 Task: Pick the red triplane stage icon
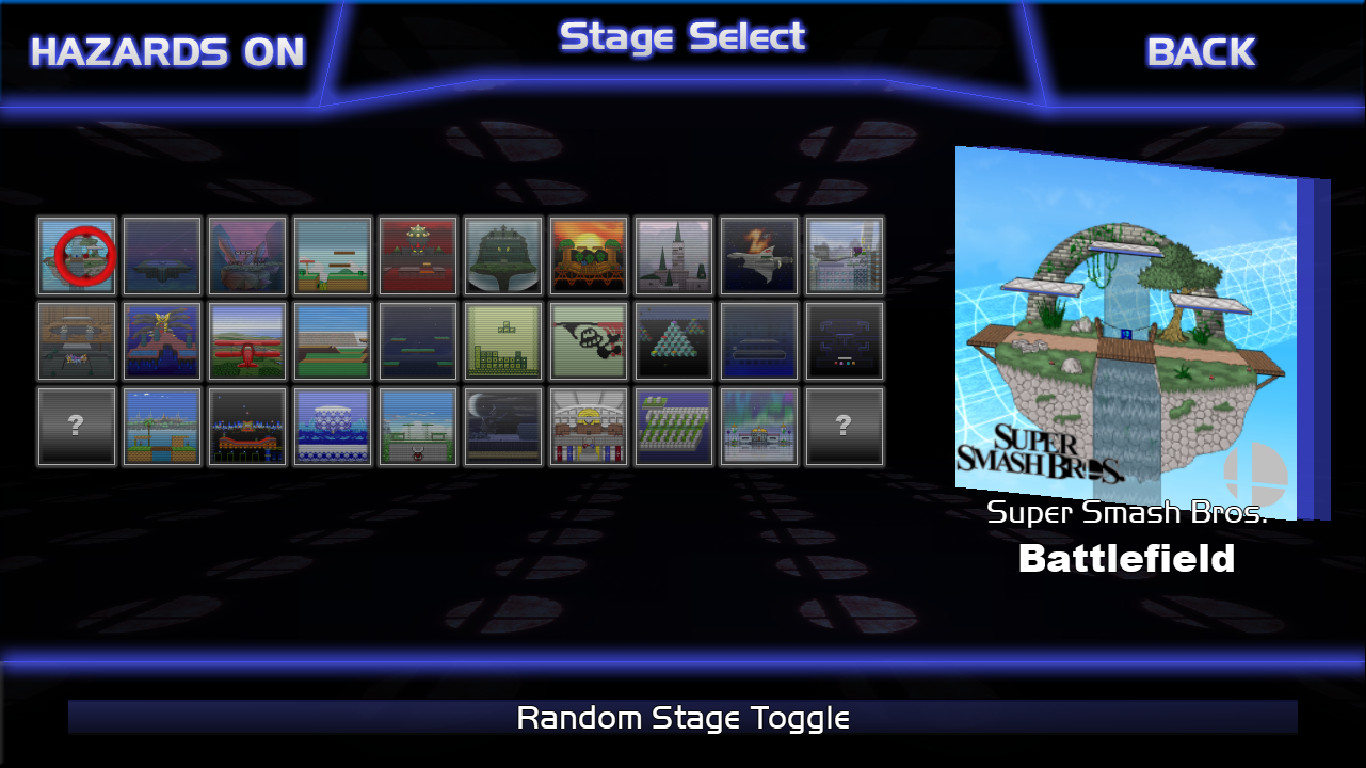click(248, 341)
